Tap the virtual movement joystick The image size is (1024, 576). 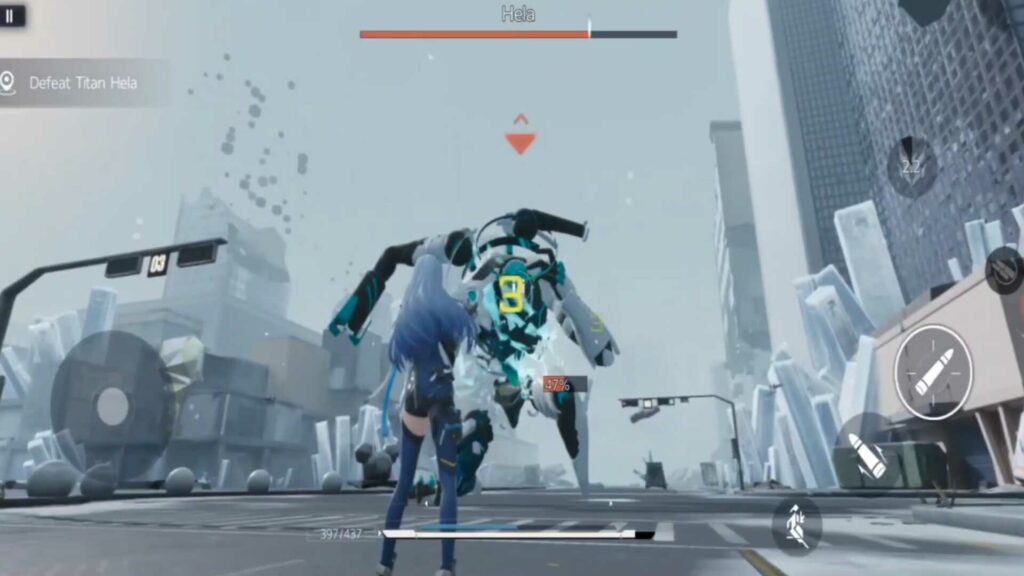pyautogui.click(x=112, y=405)
